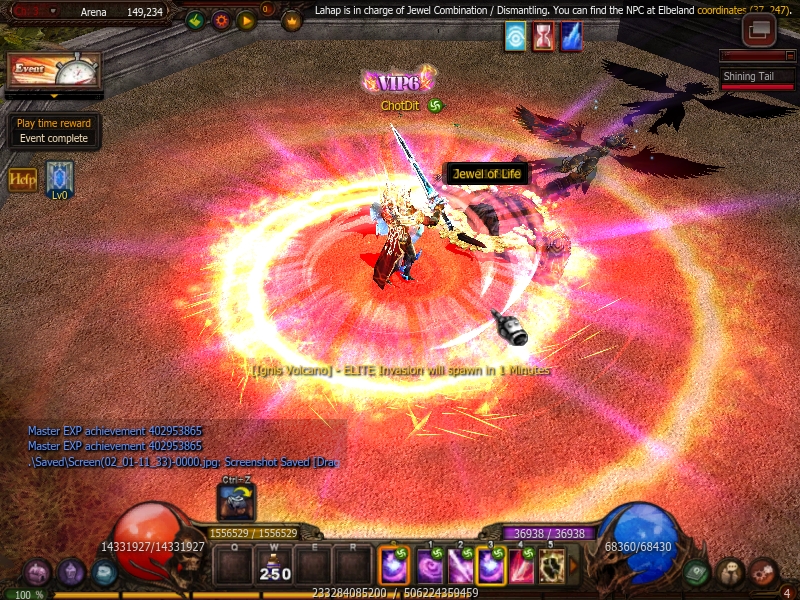Click the yellow play arrow icon
Viewport: 800px width, 600px height.
tap(247, 20)
